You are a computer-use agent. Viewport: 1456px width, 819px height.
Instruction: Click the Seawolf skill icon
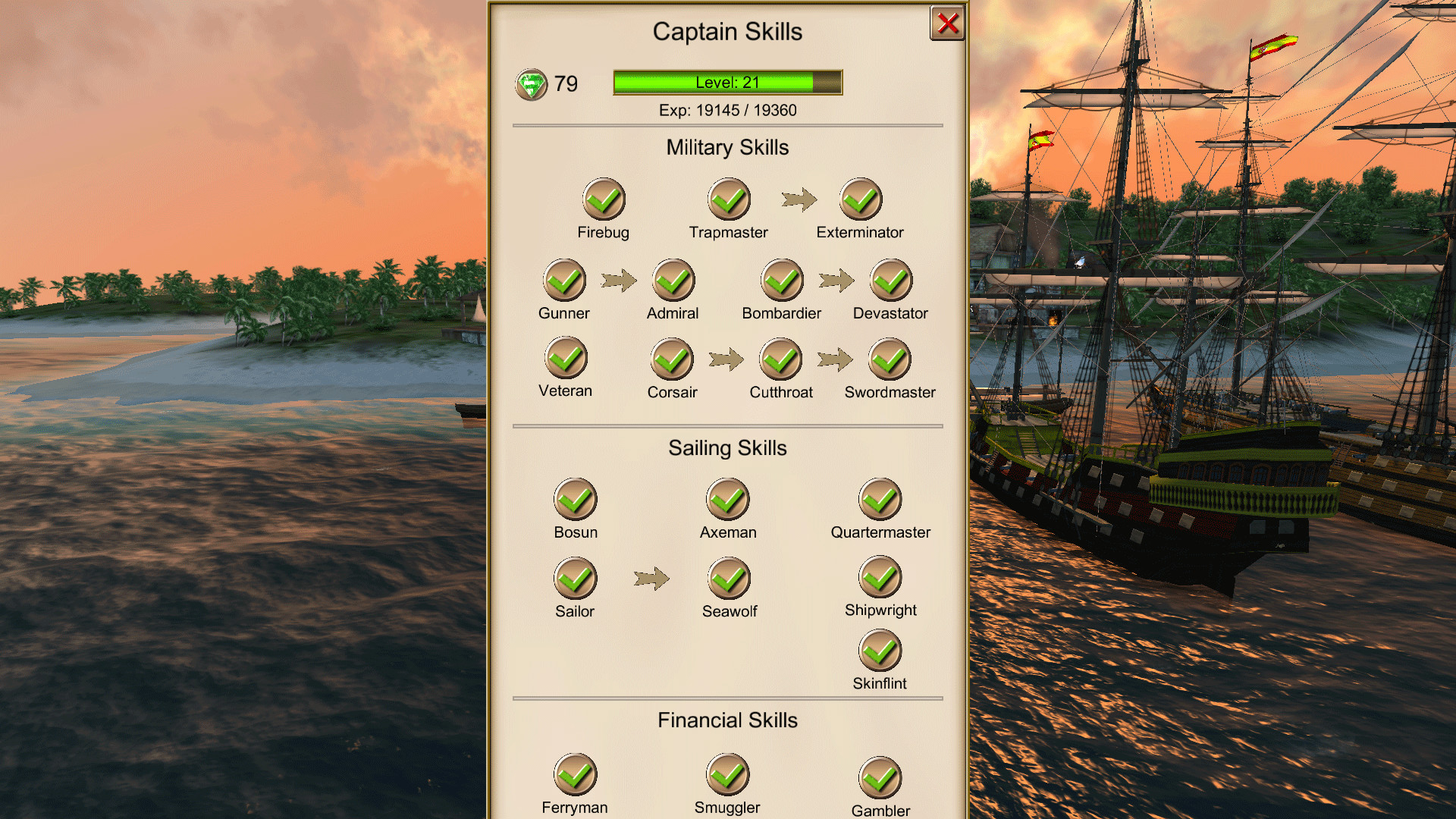(x=729, y=579)
